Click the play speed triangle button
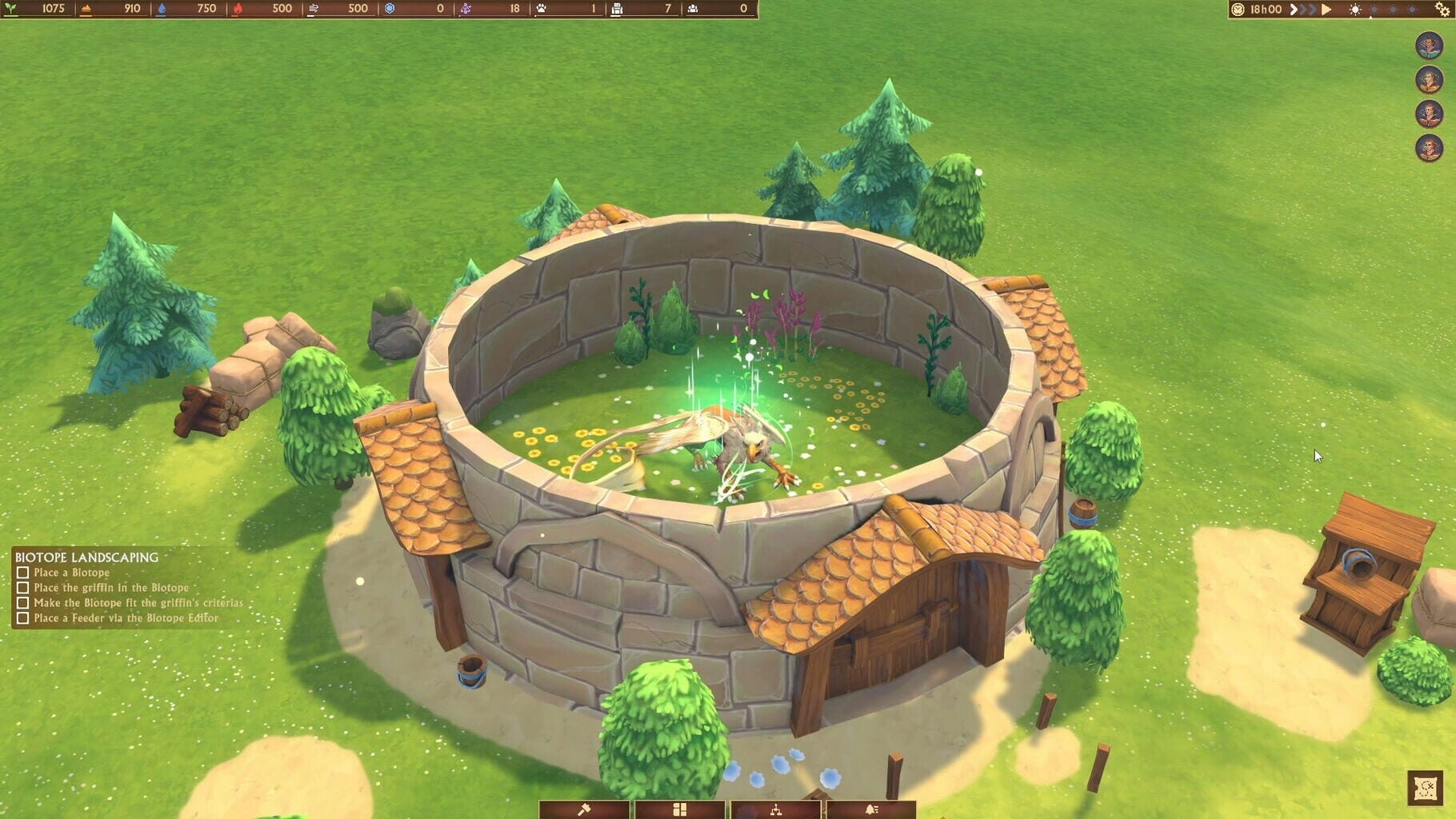 [1327, 10]
